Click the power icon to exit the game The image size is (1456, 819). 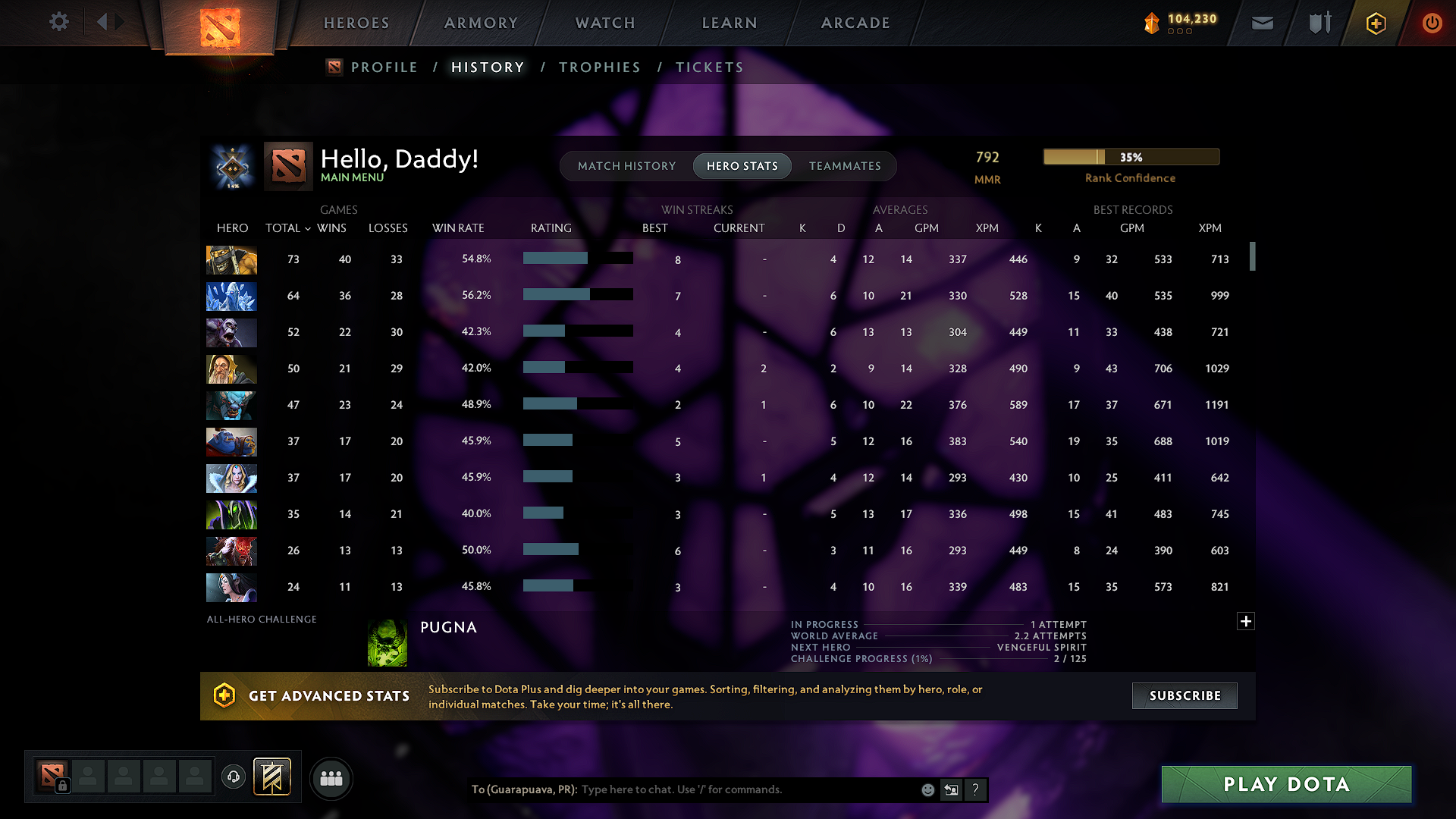tap(1432, 23)
